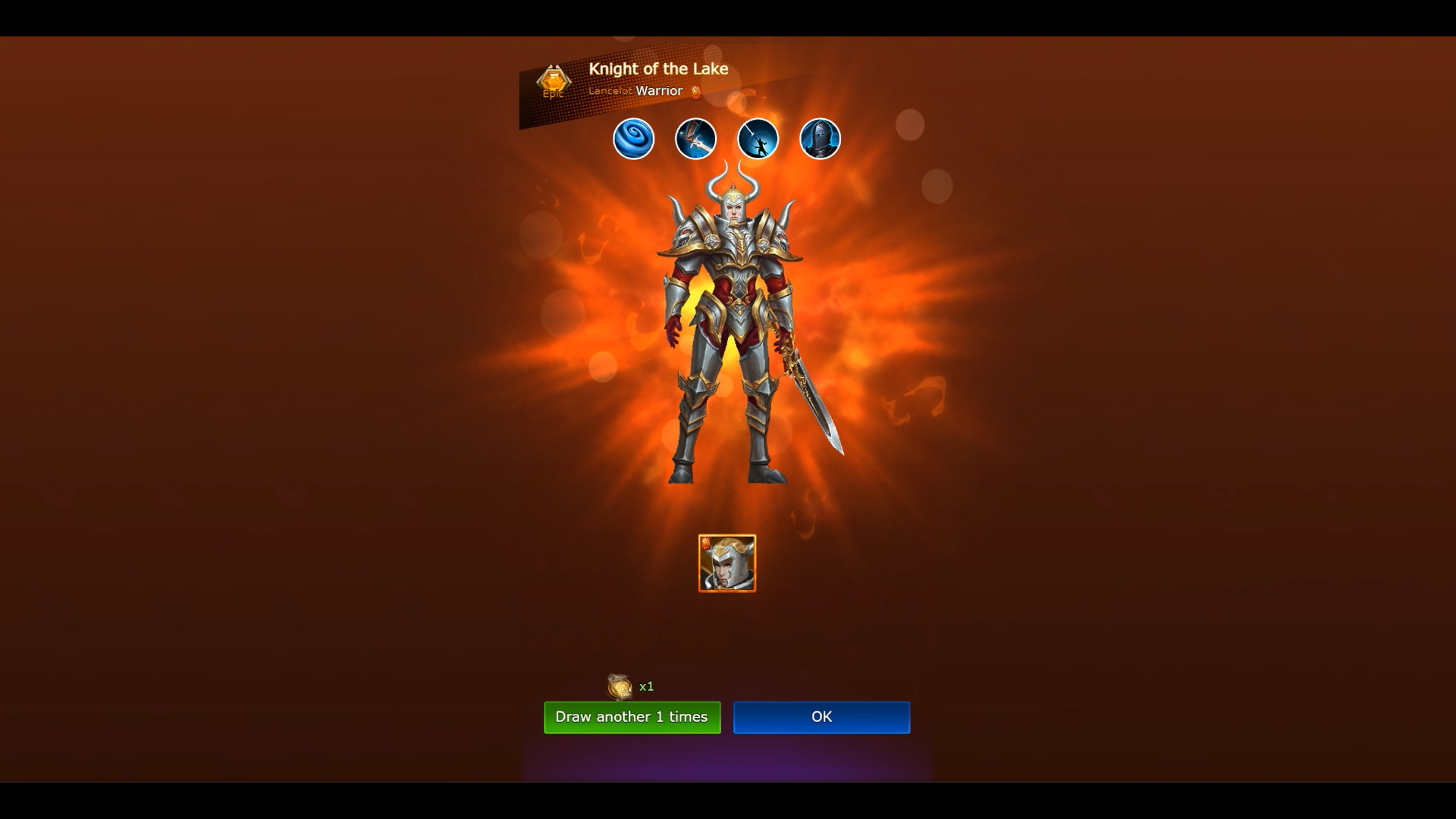This screenshot has width=1456, height=819.
Task: Click the summon token icon above the buttons
Action: point(617,686)
